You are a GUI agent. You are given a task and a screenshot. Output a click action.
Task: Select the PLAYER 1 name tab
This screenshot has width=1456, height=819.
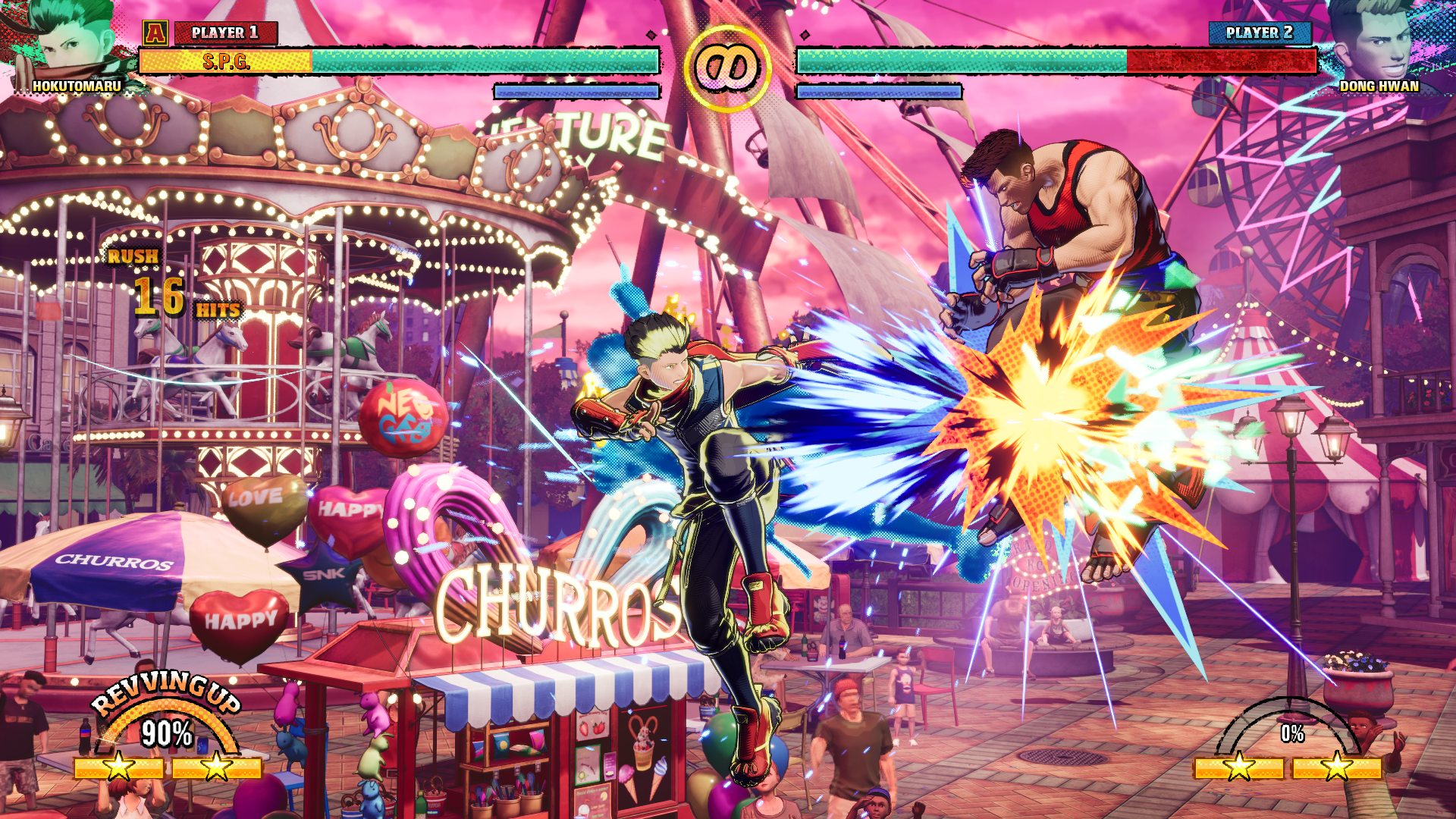pos(225,33)
